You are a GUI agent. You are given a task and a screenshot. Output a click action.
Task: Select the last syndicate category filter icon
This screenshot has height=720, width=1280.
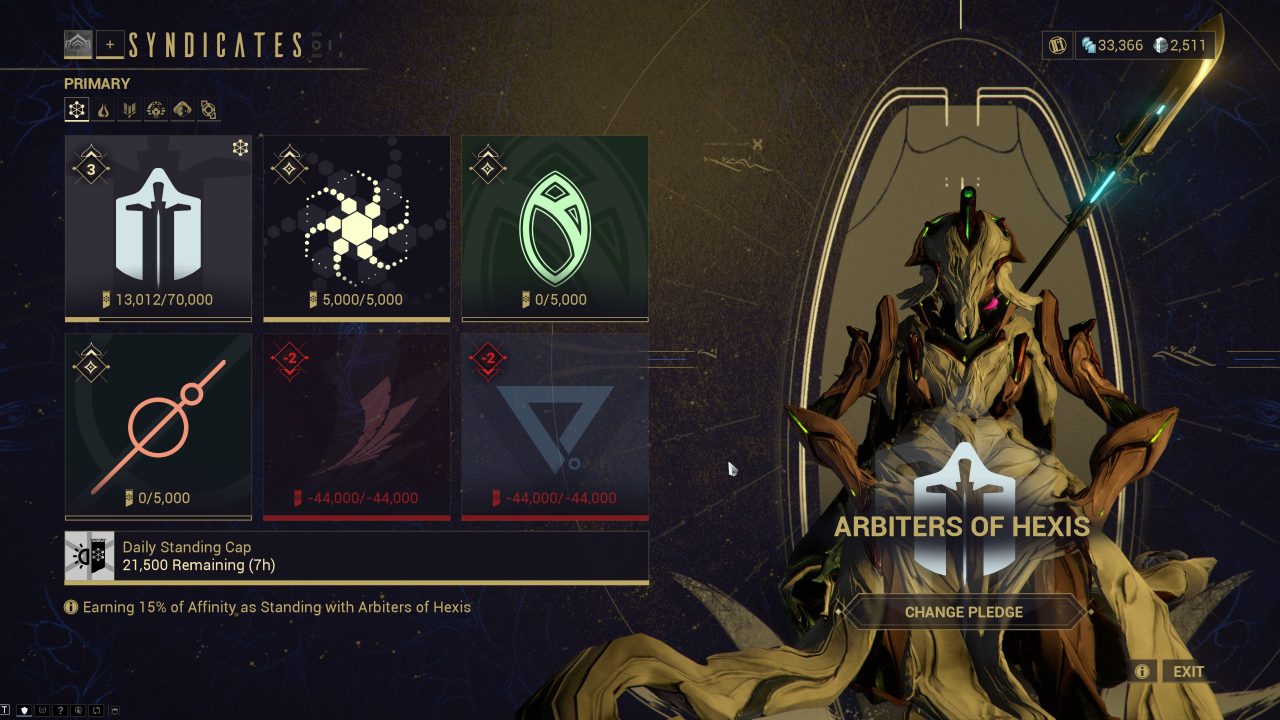pos(207,110)
